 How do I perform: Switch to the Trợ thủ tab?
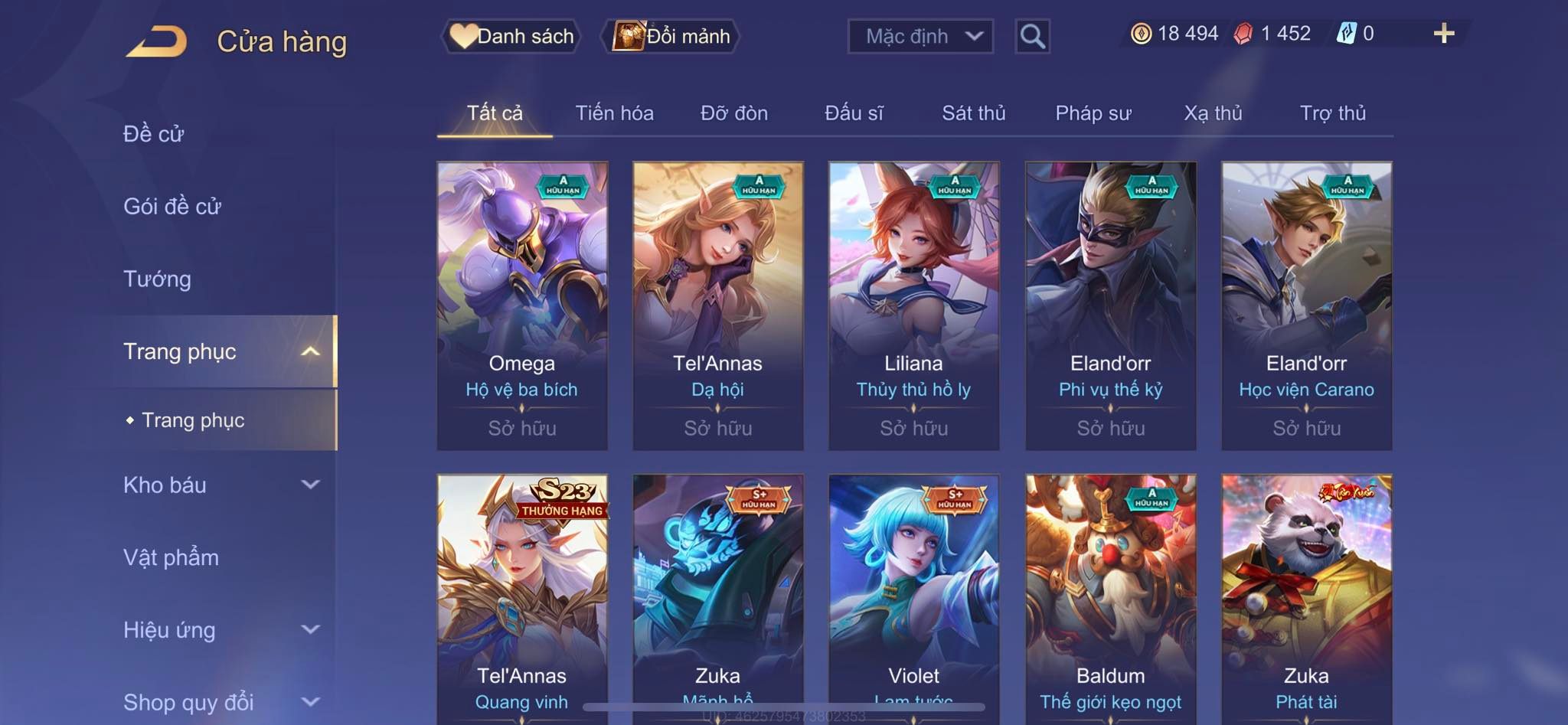click(x=1332, y=113)
